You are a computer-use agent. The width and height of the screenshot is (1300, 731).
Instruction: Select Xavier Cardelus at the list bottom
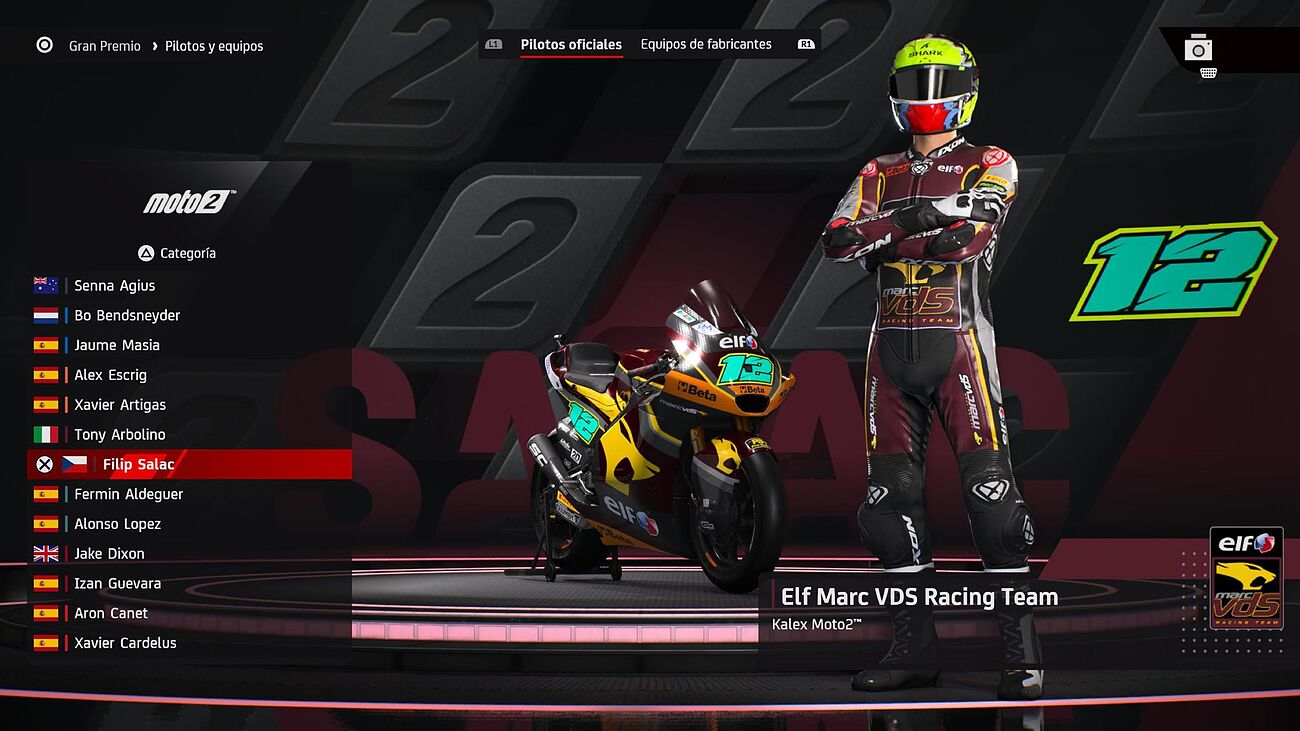[125, 643]
